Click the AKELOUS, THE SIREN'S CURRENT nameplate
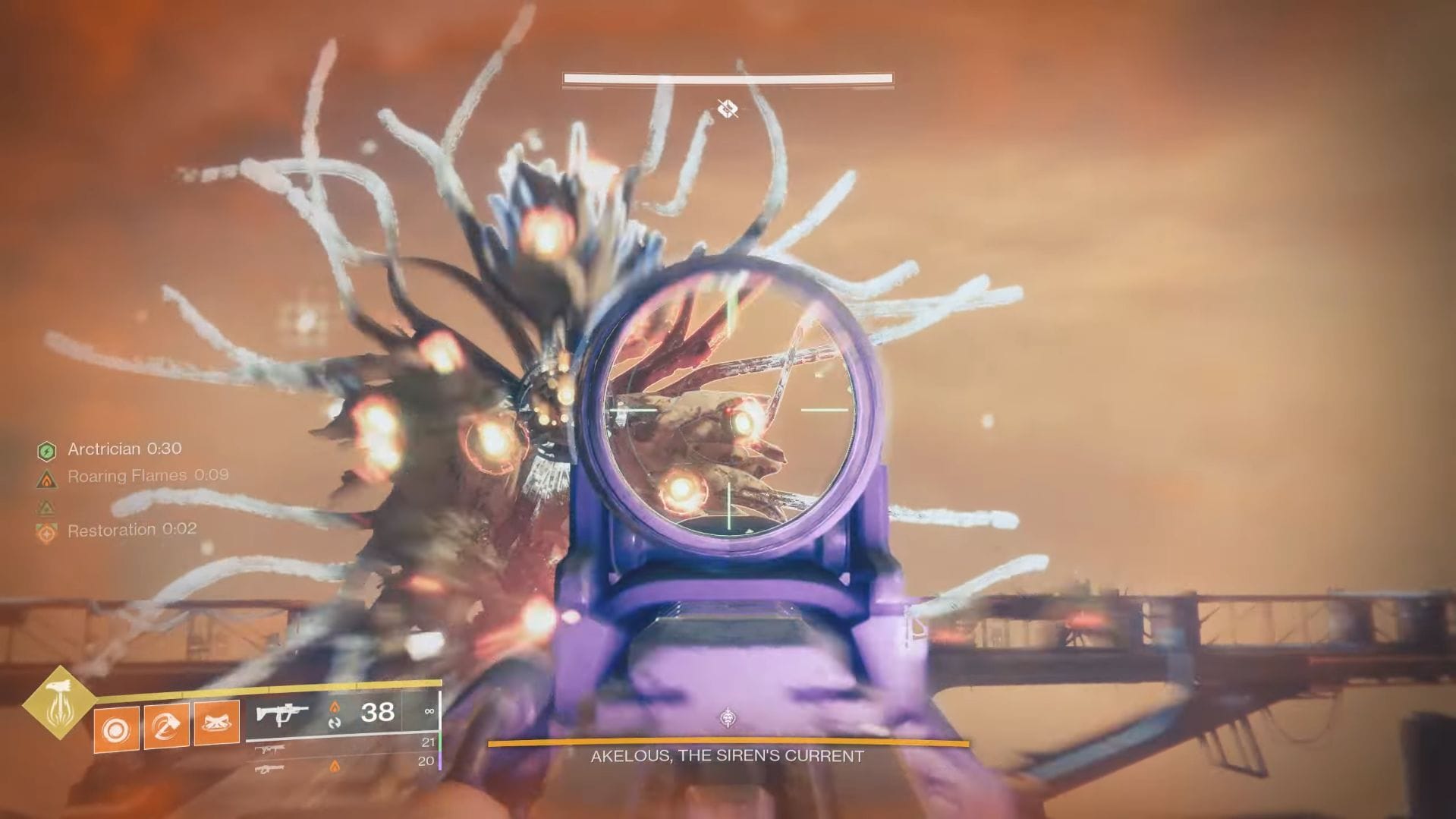Image resolution: width=1456 pixels, height=819 pixels. (726, 756)
